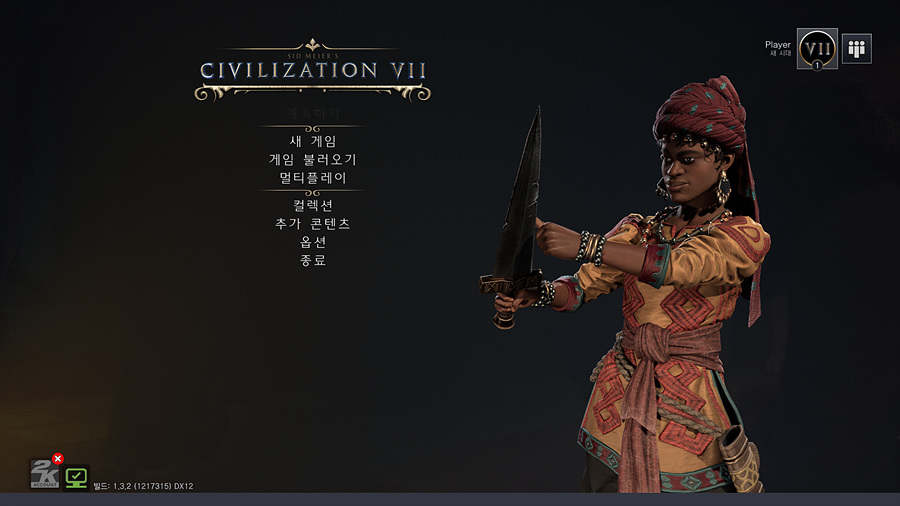The width and height of the screenshot is (900, 506).
Task: Open the friends list icon
Action: click(x=857, y=48)
